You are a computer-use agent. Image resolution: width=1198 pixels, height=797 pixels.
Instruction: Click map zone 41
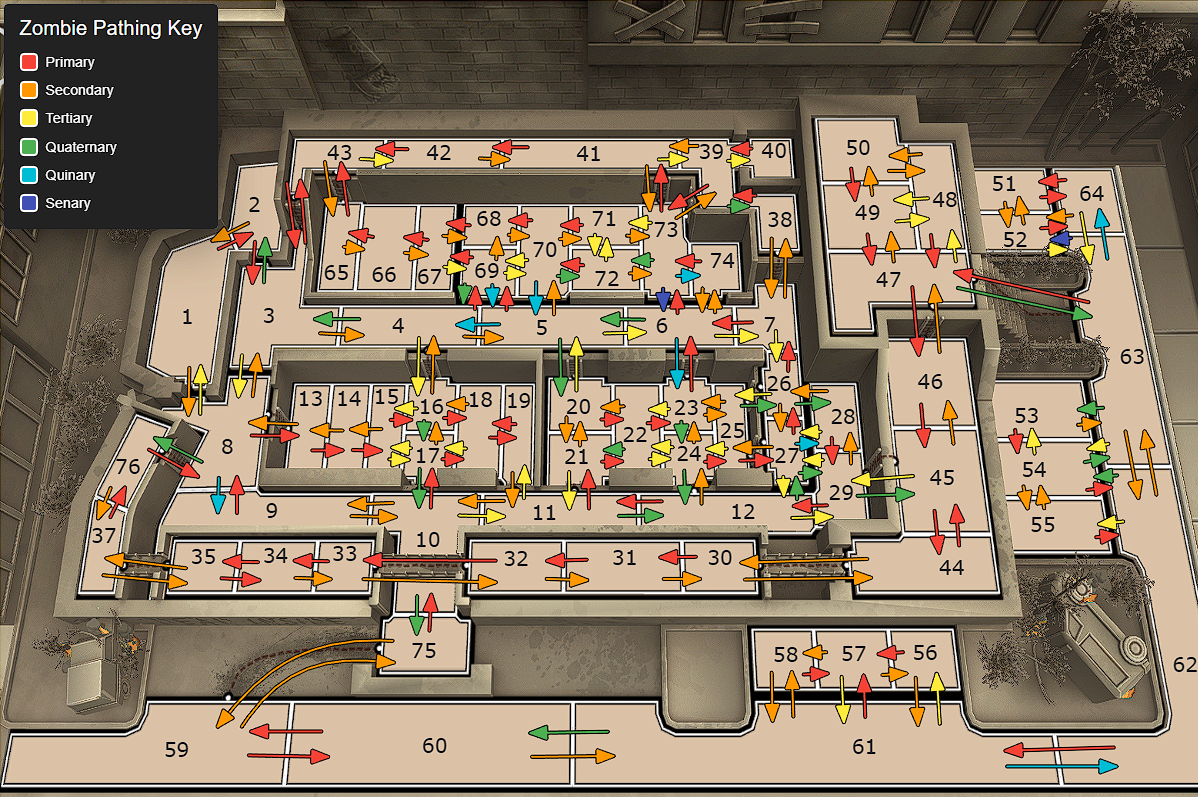pos(588,154)
